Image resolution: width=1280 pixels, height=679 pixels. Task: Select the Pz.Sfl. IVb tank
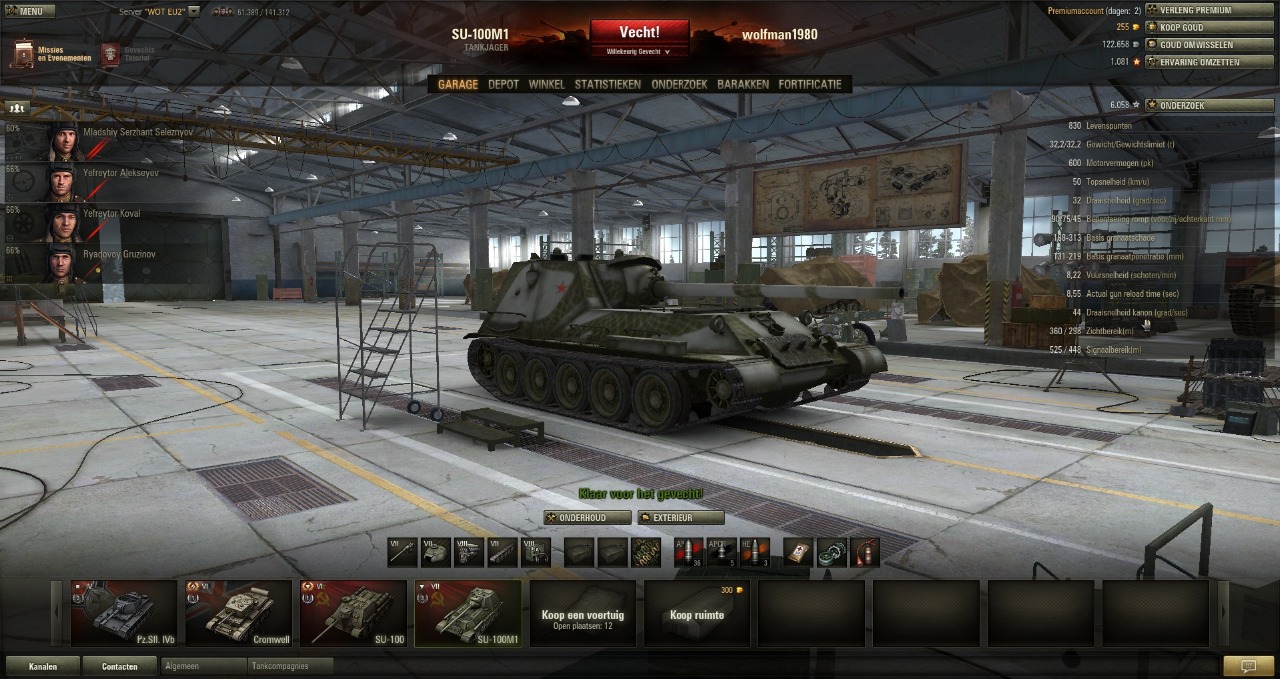click(x=124, y=613)
